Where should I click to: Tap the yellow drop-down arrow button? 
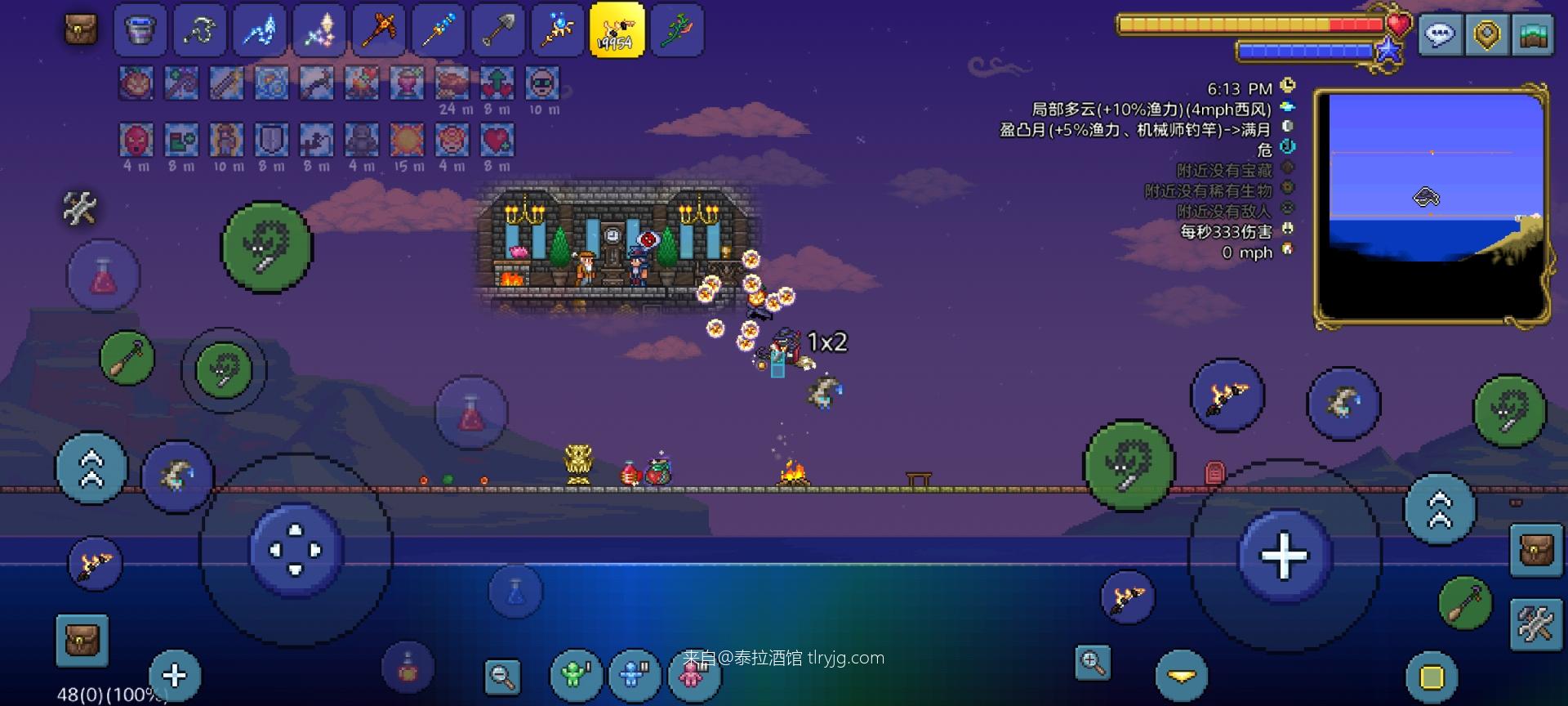pyautogui.click(x=1181, y=677)
